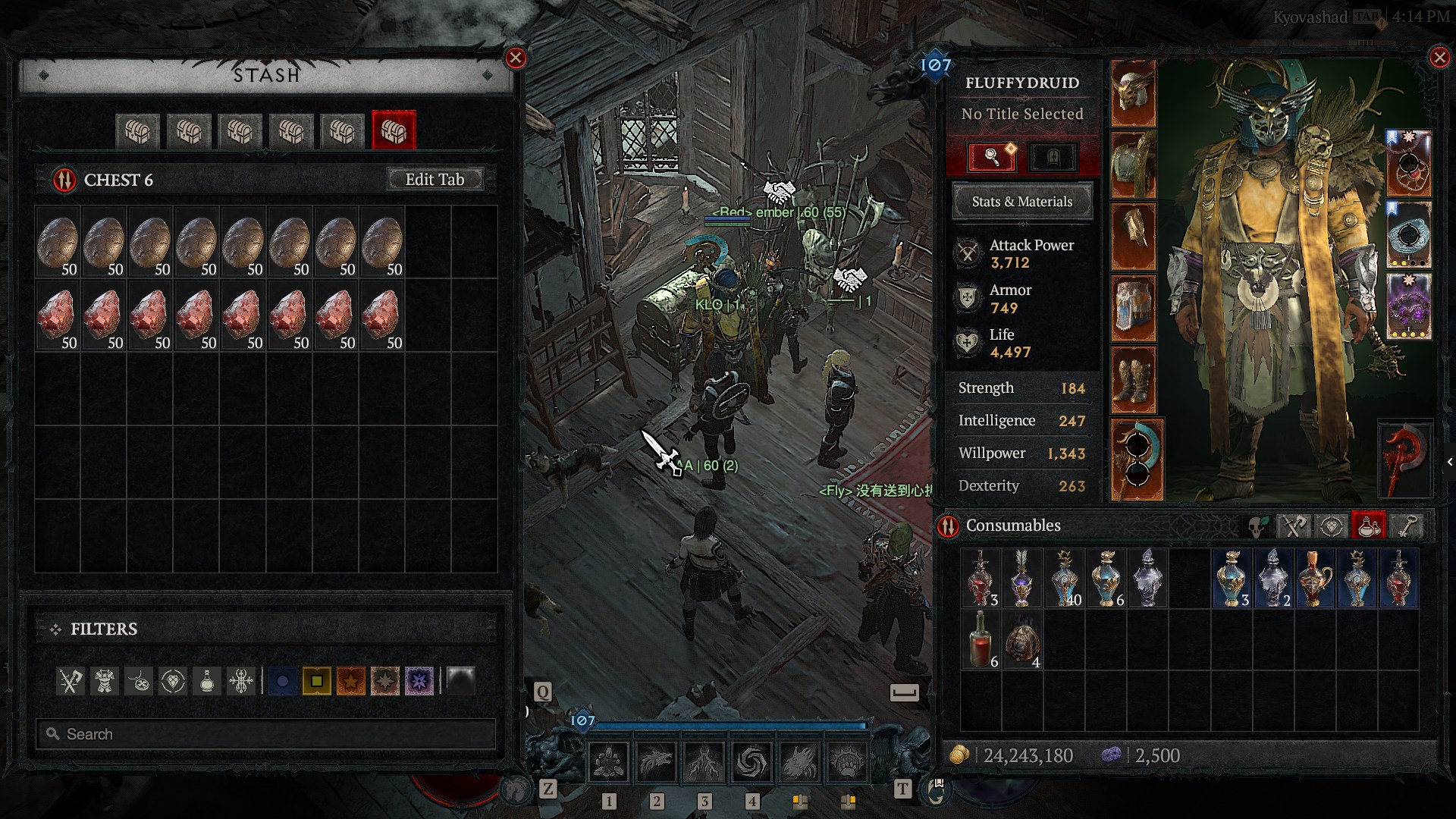
Task: Switch to the gem socketables inventory tab
Action: [1331, 526]
